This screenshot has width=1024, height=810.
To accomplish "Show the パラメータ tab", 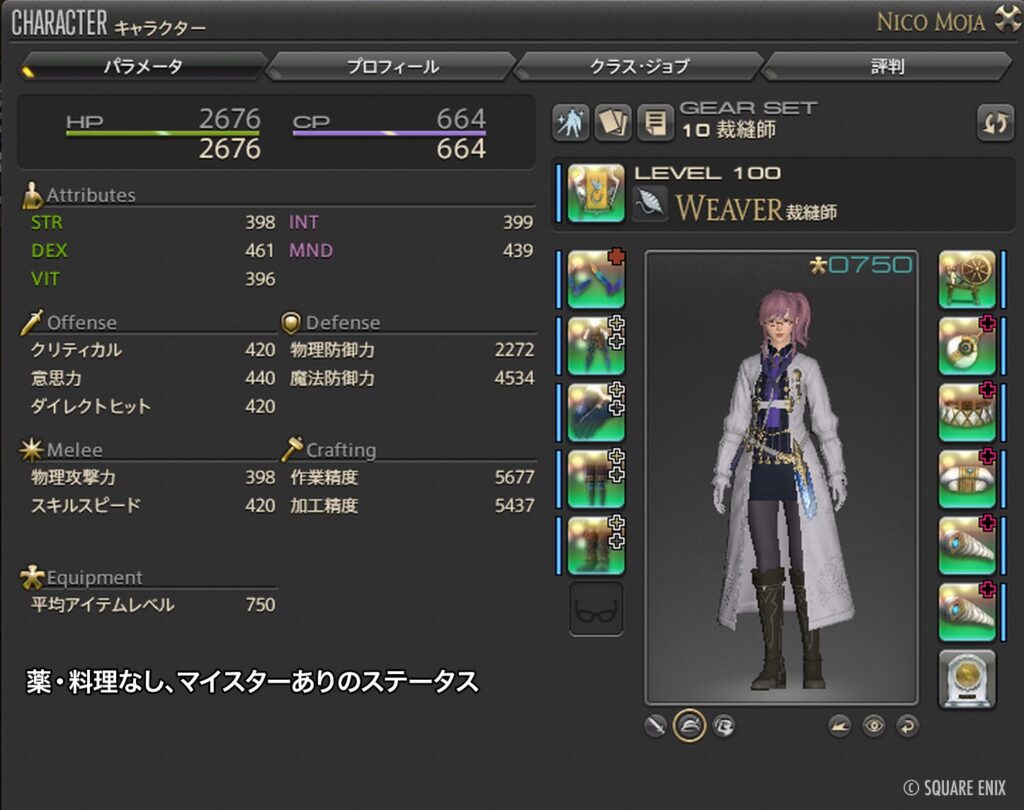I will pyautogui.click(x=142, y=67).
